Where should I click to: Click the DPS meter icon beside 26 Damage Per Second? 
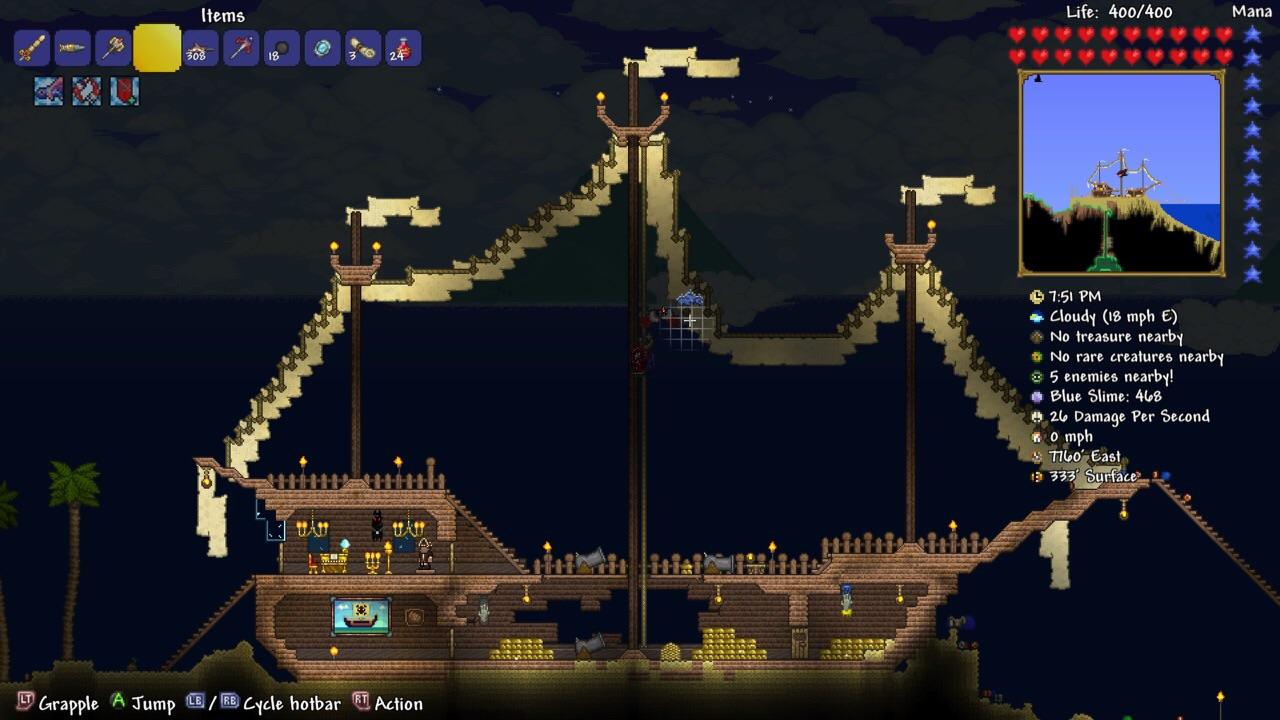1036,416
